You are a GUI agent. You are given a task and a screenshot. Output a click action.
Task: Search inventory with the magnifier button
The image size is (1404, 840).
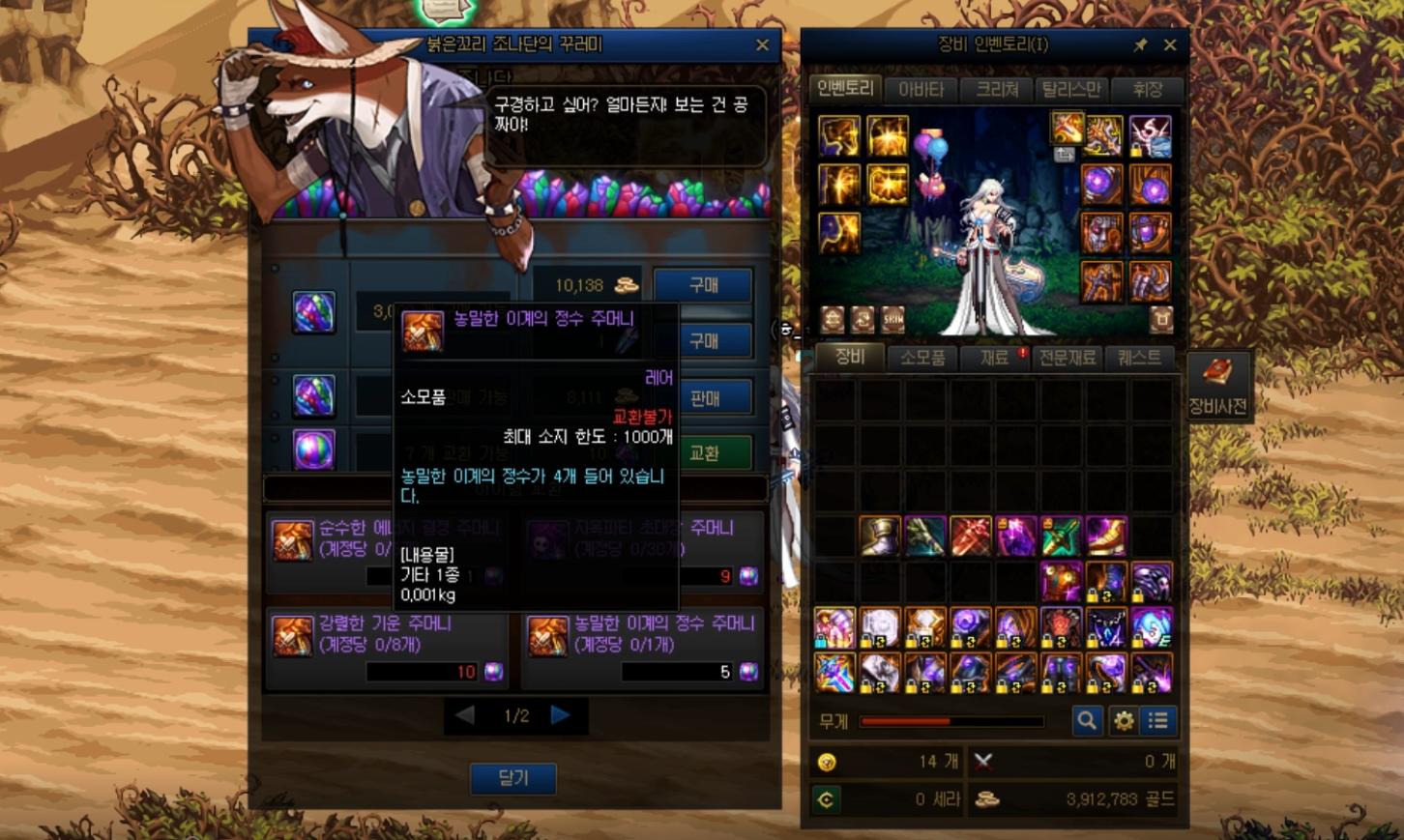point(1087,720)
